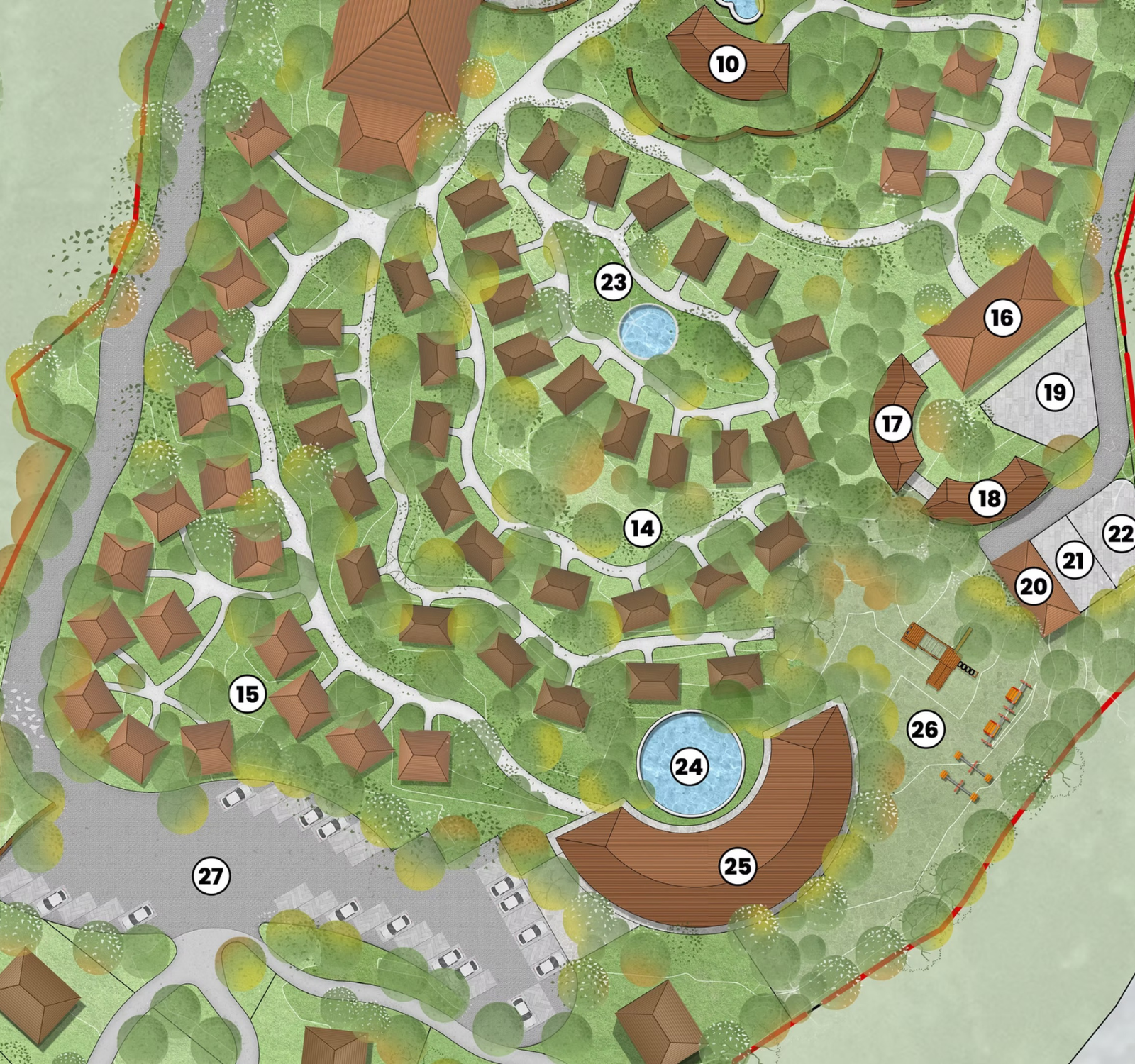This screenshot has height=1064, width=1135.
Task: Select marker 19 on the paved lot
Action: point(1055,392)
